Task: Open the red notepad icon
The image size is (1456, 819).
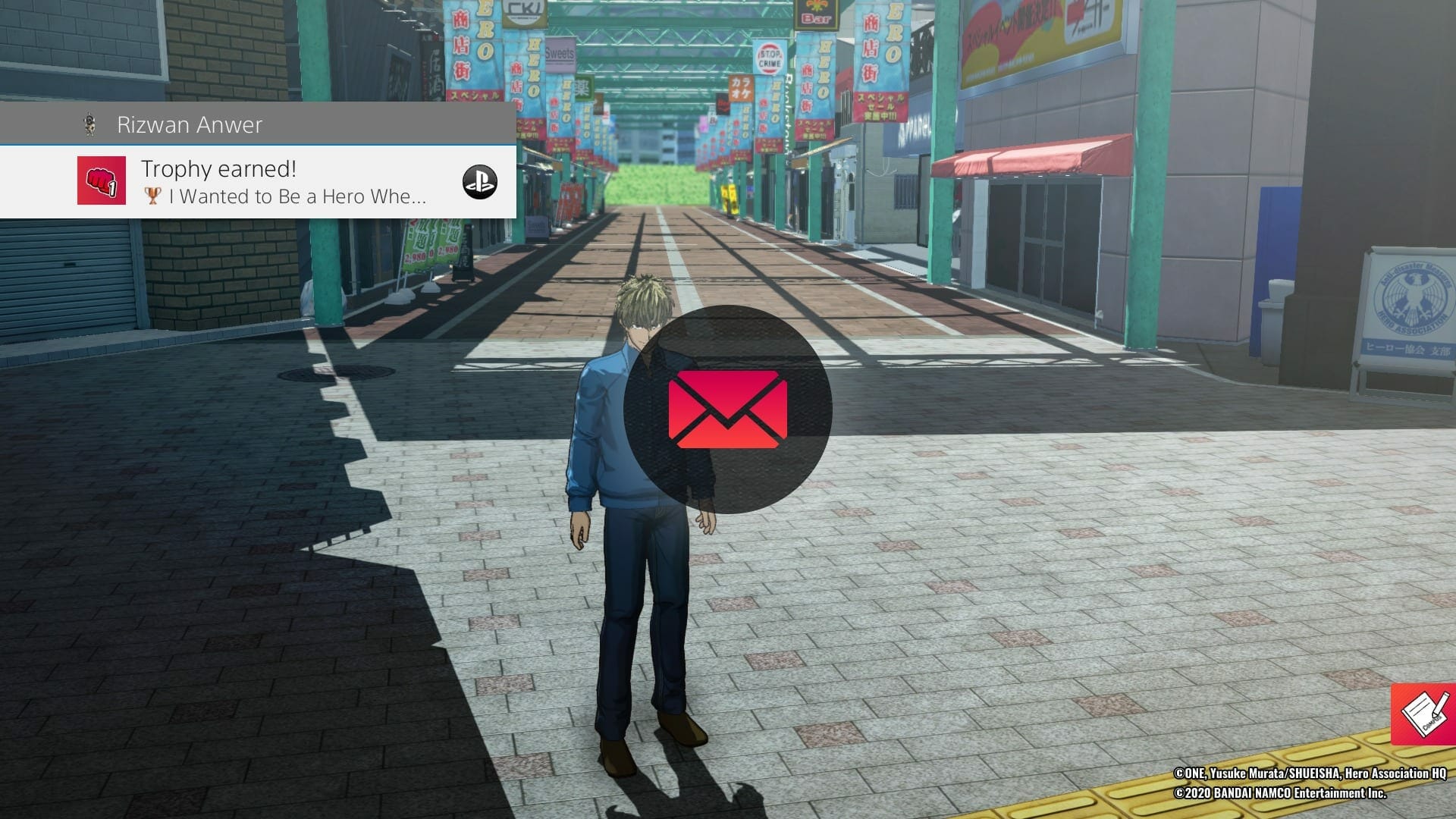Action: pos(1424,714)
